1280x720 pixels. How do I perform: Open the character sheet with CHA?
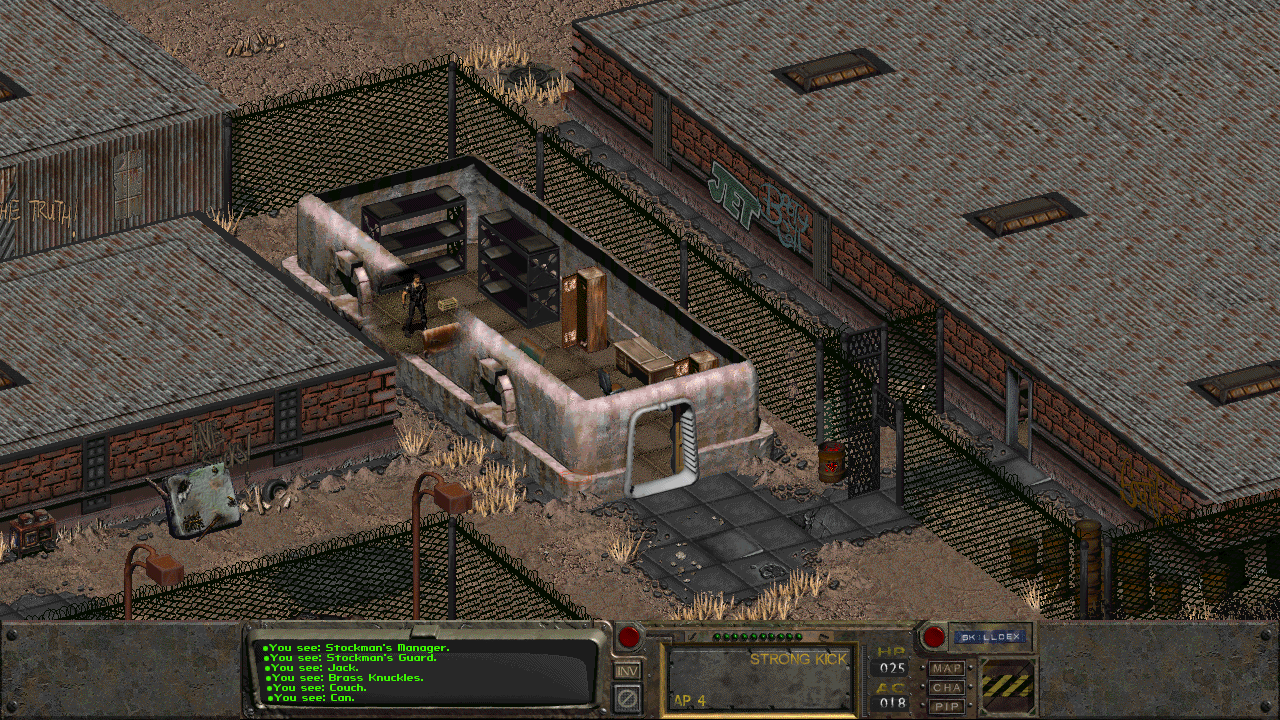(x=946, y=687)
